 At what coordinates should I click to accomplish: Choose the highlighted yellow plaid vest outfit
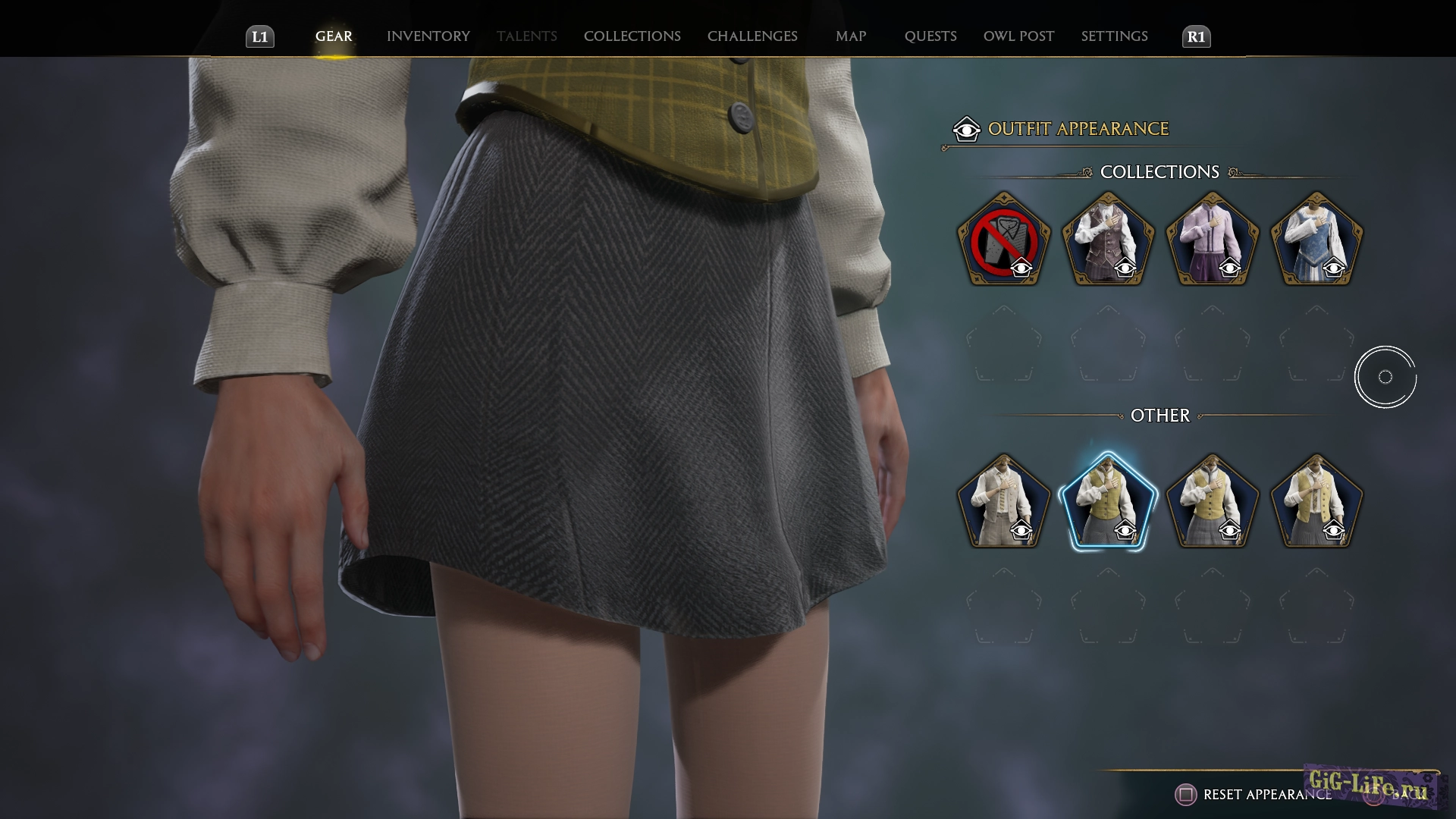[x=1108, y=502]
